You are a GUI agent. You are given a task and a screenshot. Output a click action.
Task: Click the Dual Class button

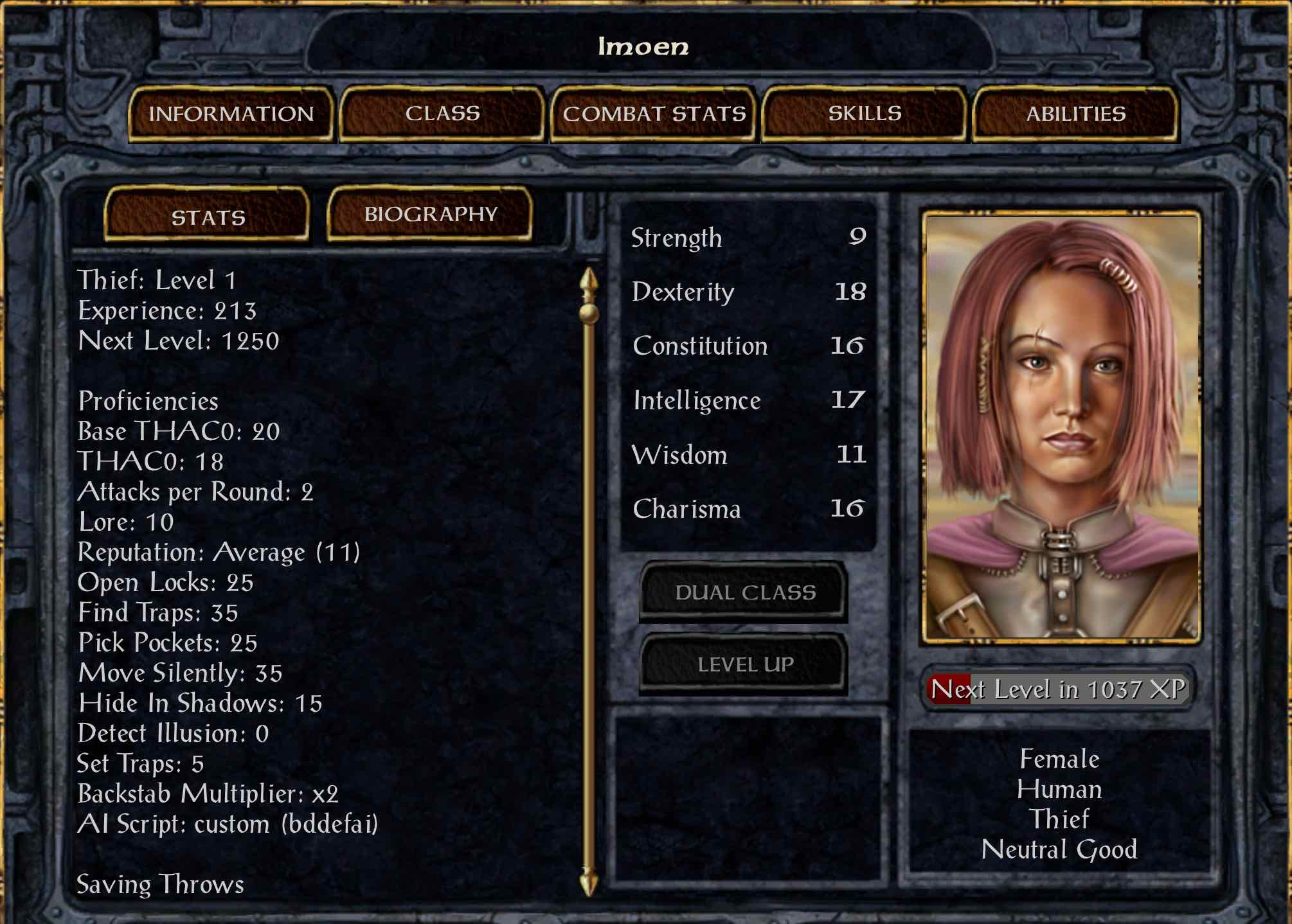[744, 592]
